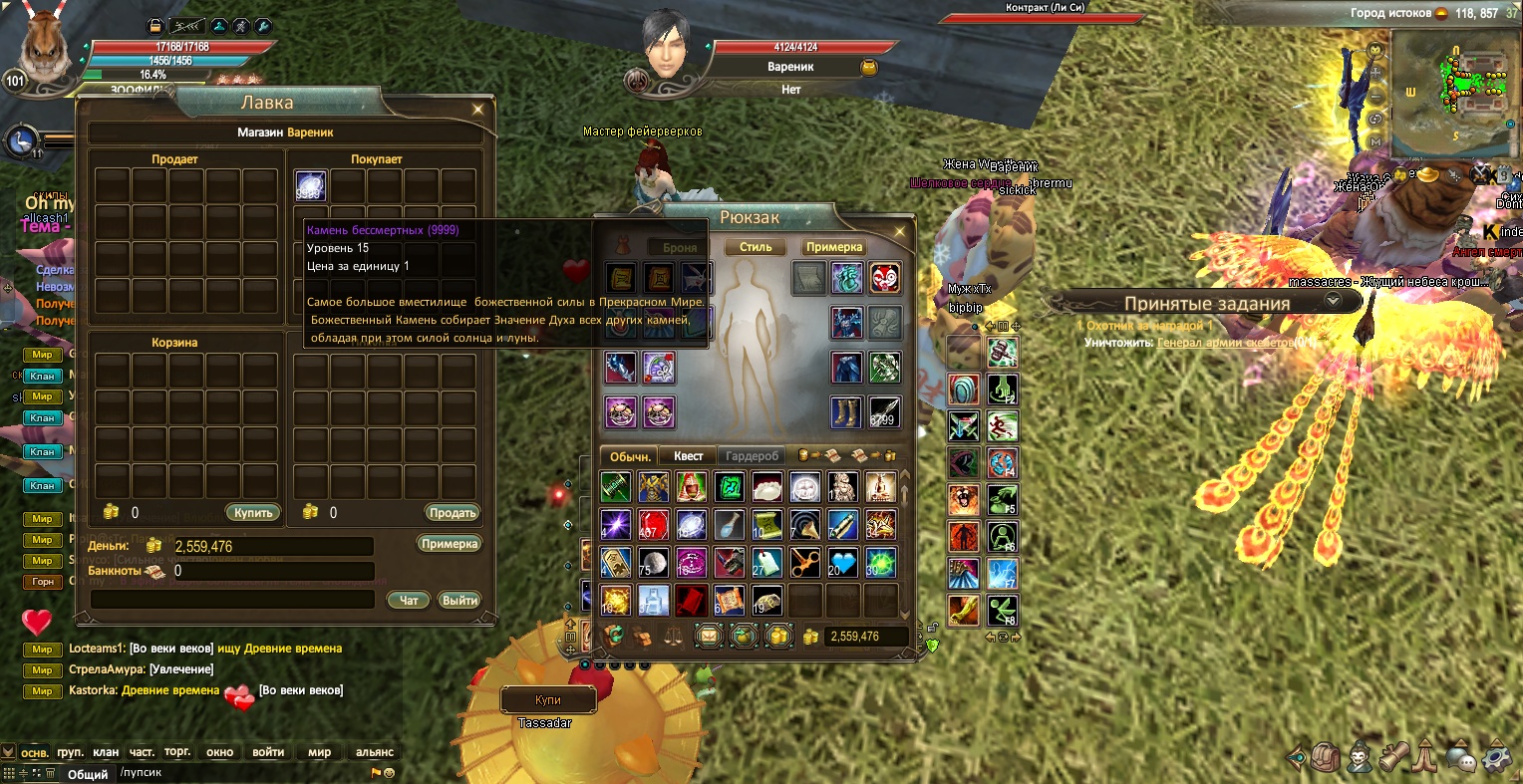Open Примерка in the shop window
1523x784 pixels.
coord(450,544)
